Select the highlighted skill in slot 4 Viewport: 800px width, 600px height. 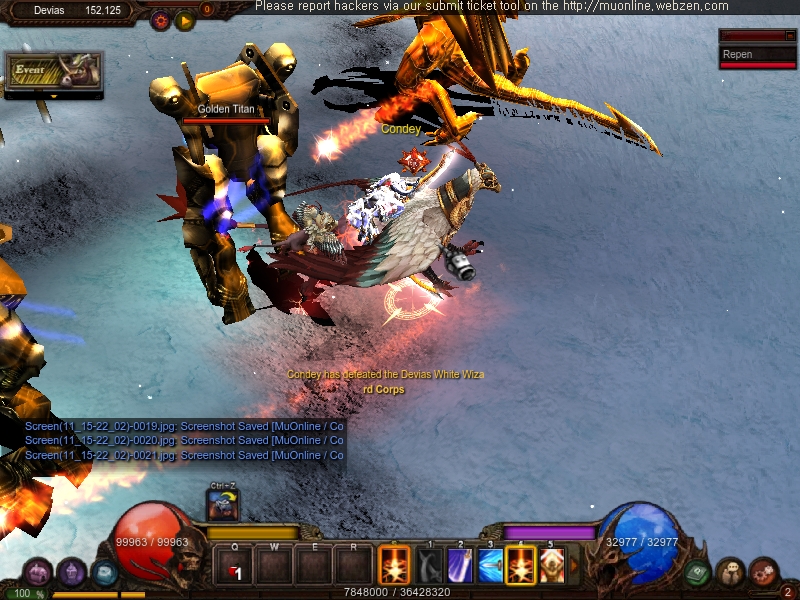[520, 565]
